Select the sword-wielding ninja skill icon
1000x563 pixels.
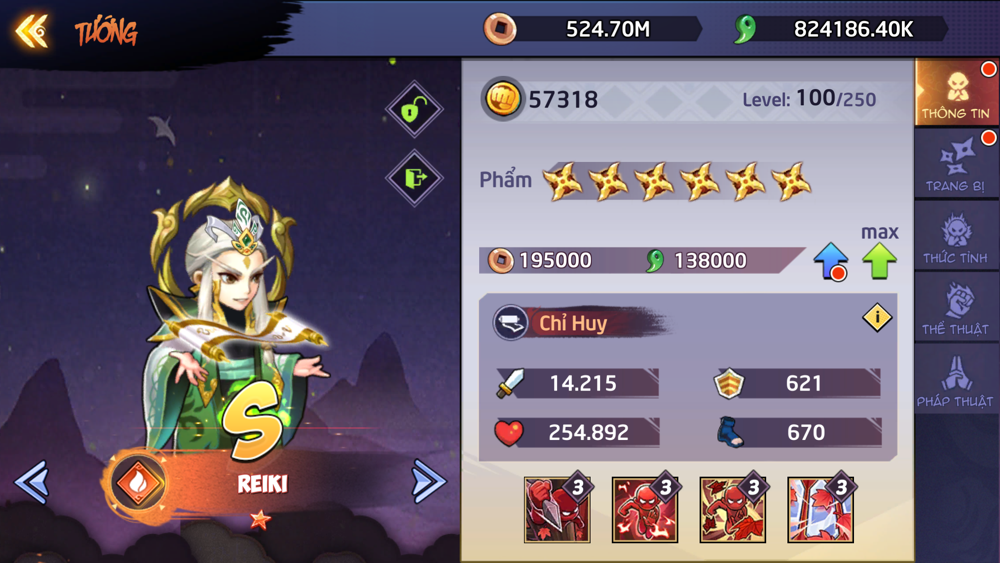(557, 510)
